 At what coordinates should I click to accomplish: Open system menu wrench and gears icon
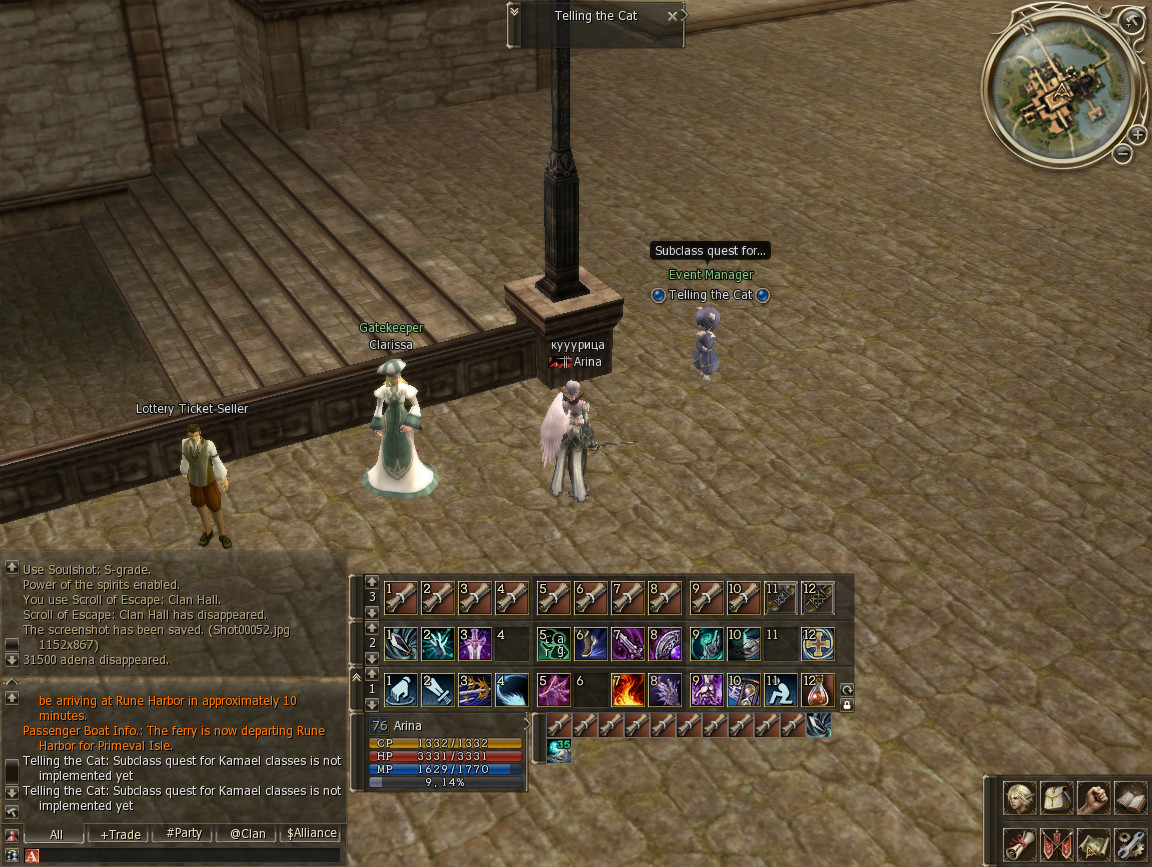1130,843
